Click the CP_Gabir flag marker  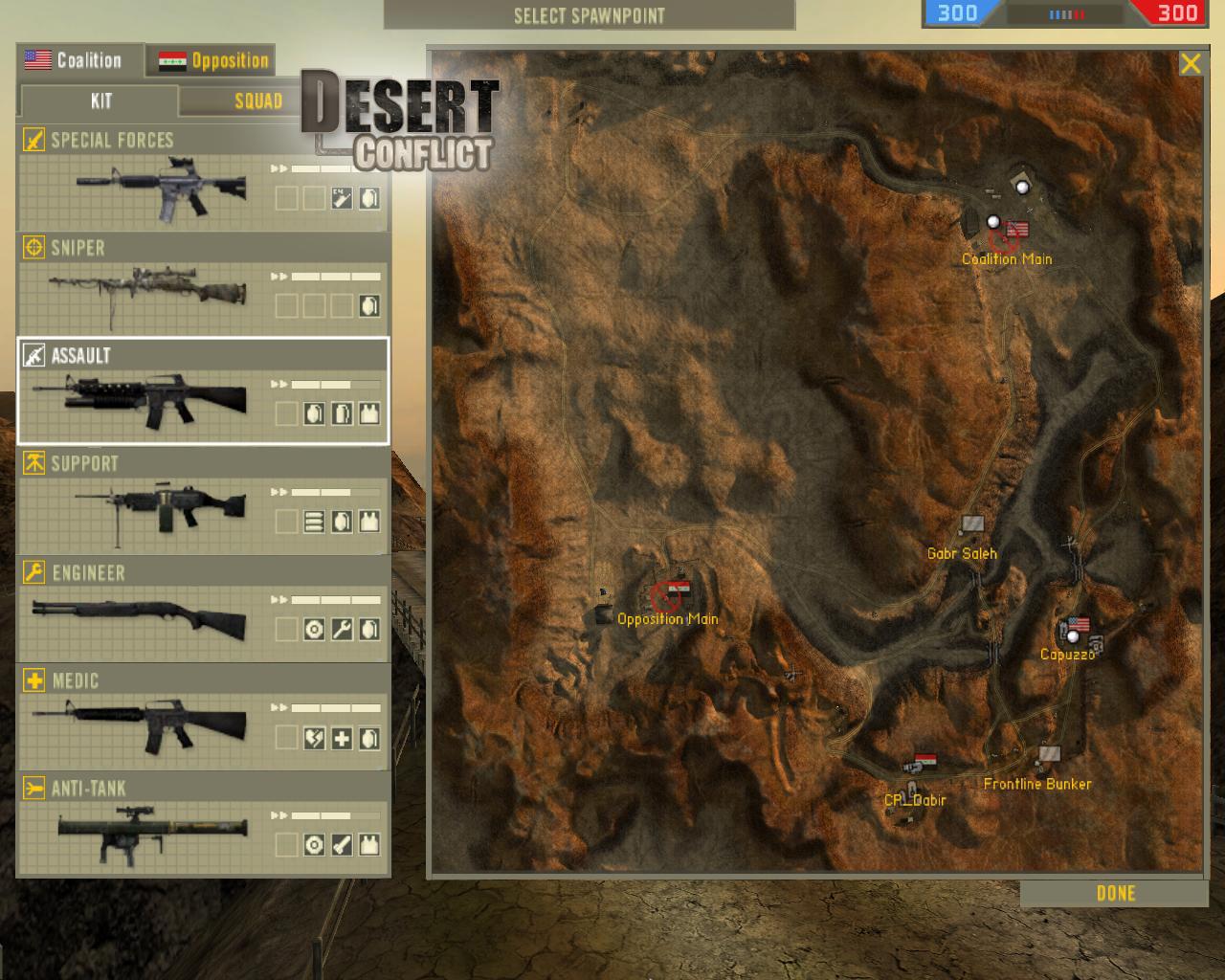click(x=924, y=763)
